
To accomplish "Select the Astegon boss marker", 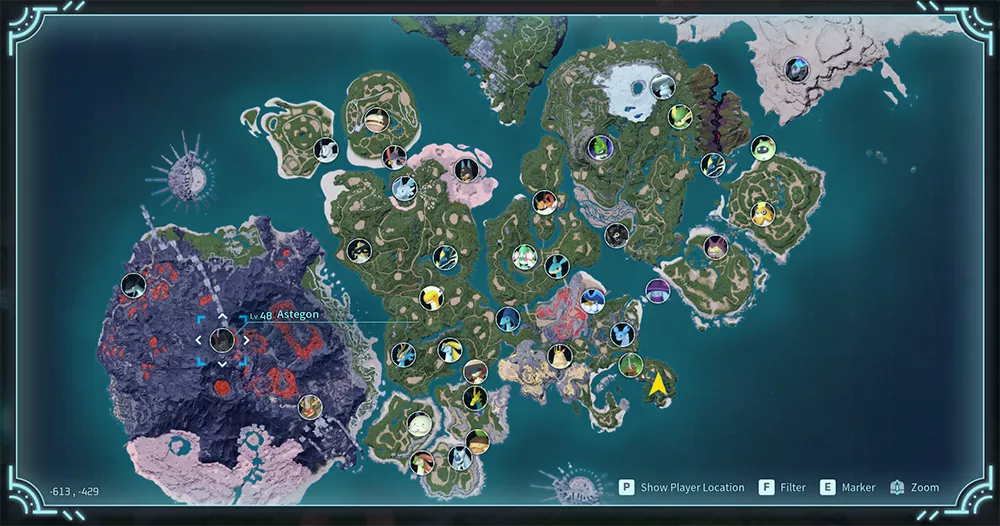I will pos(222,339).
